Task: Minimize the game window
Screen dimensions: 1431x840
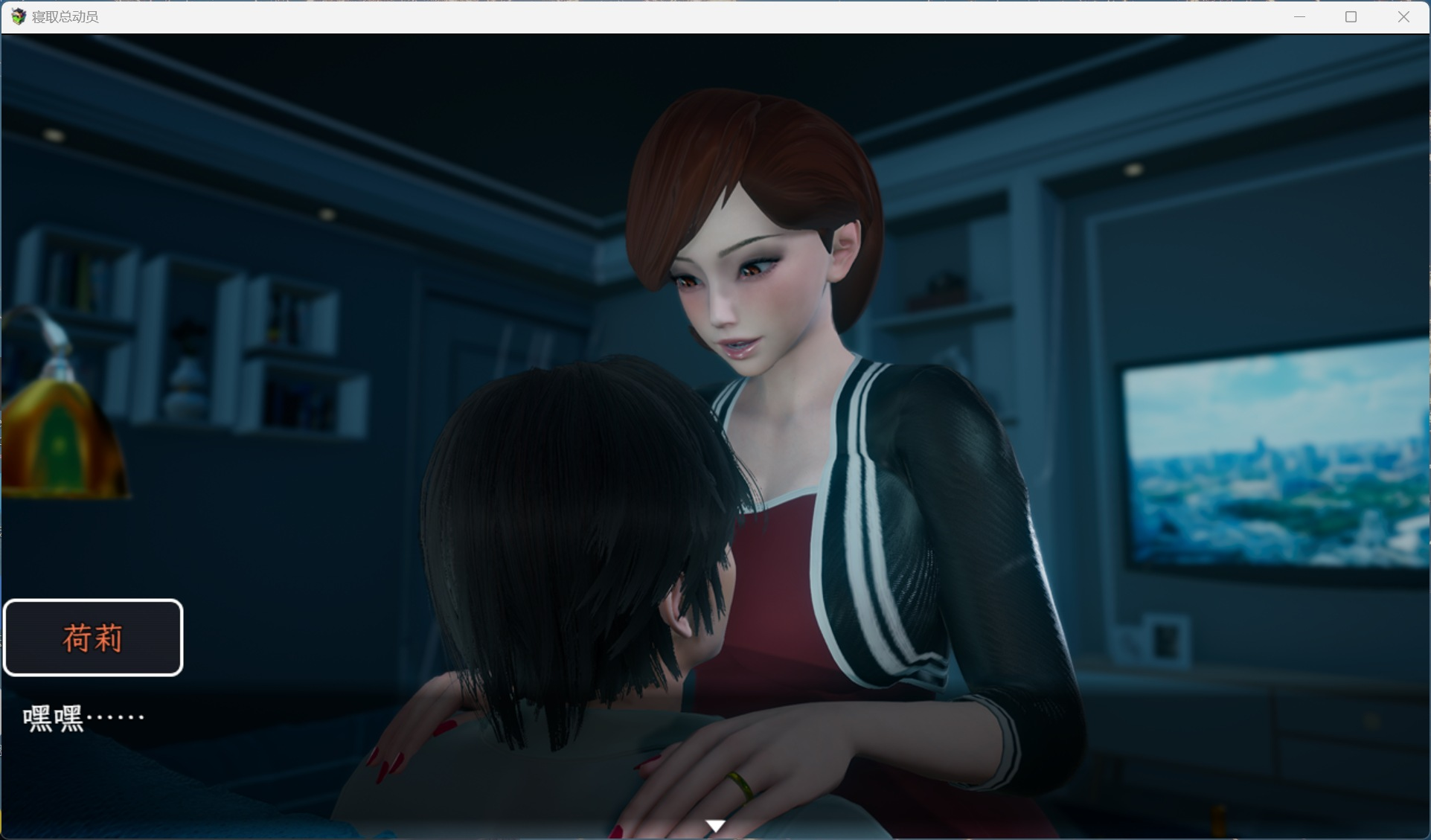Action: (x=1299, y=16)
